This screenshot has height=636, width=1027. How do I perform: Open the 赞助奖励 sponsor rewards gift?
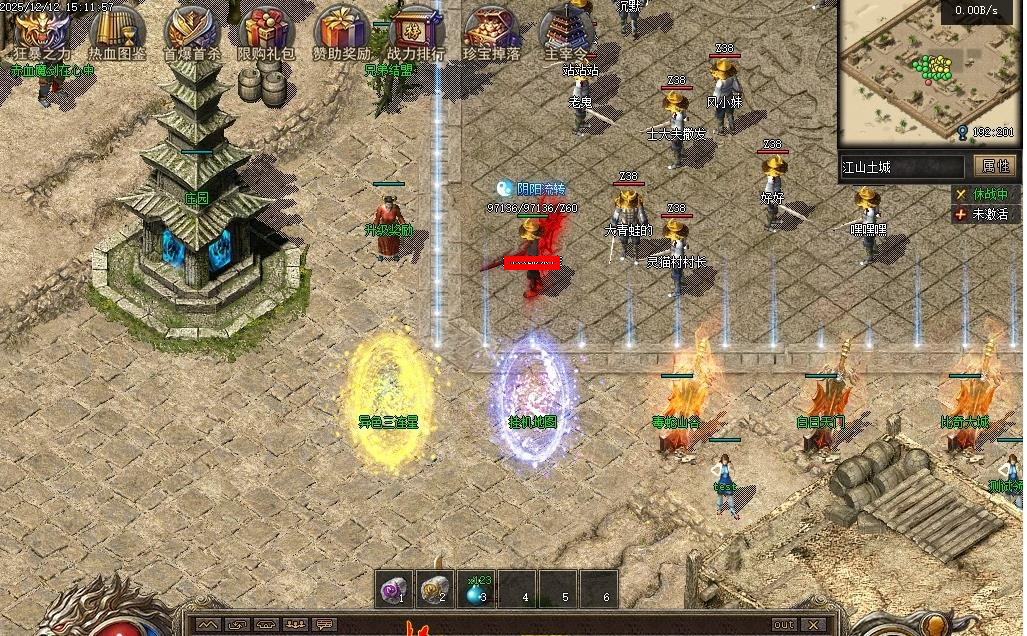coord(341,30)
